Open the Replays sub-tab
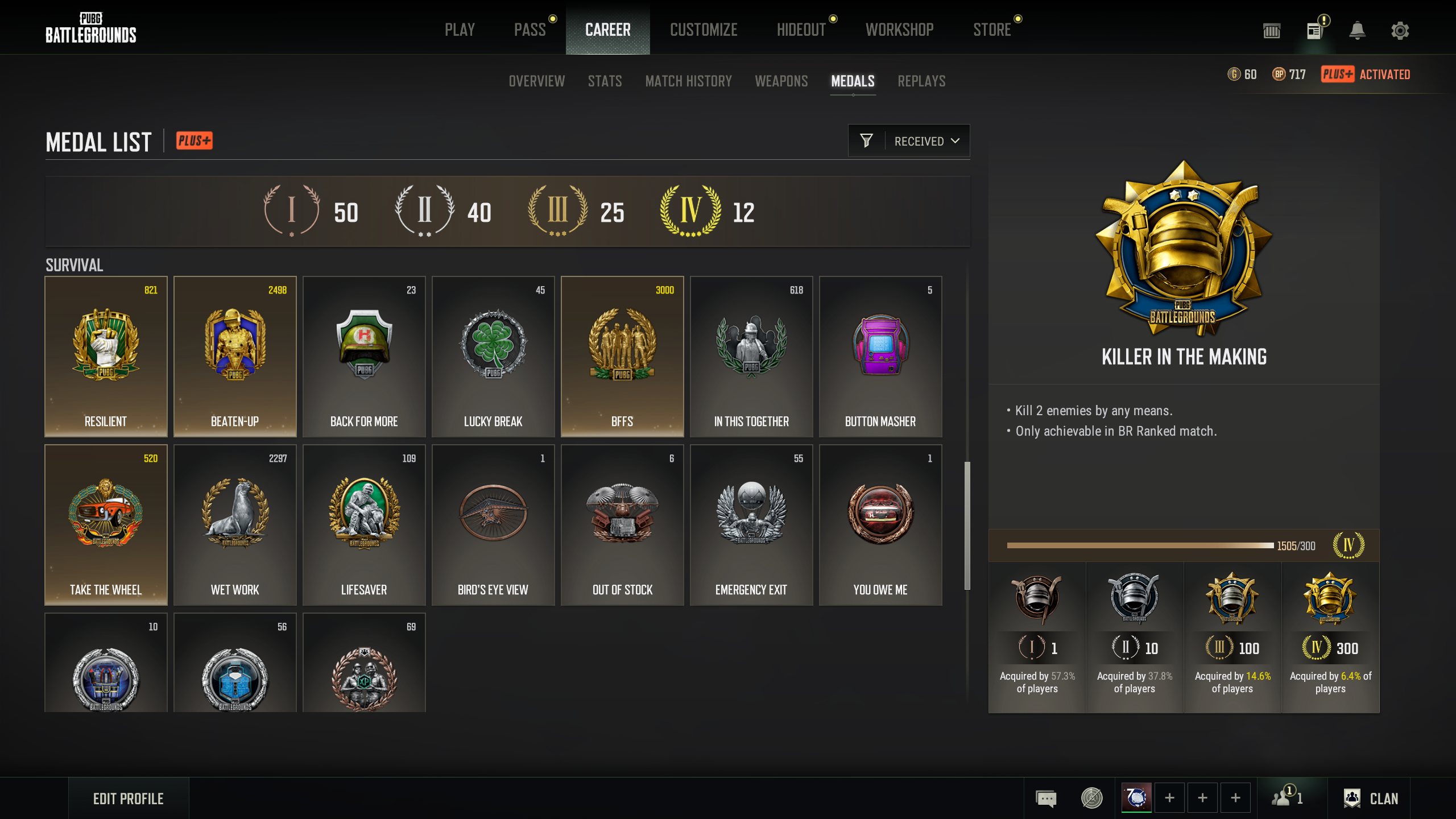Screen dimensions: 1456x819 coord(921,81)
